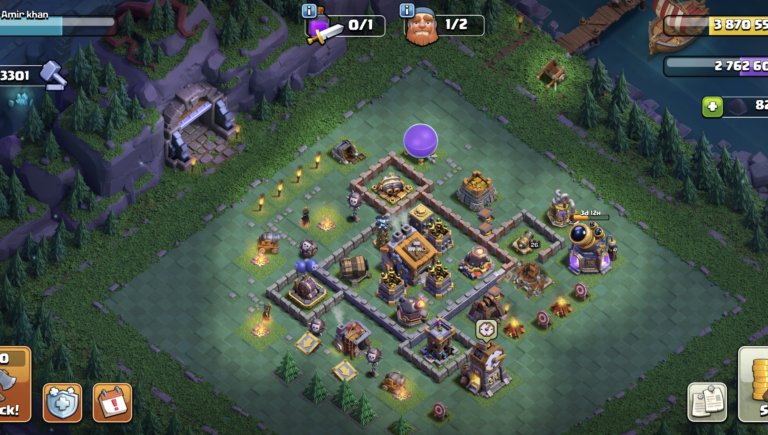768x435 pixels.
Task: Tap the Attack button with the axe
Action: pos(13,383)
